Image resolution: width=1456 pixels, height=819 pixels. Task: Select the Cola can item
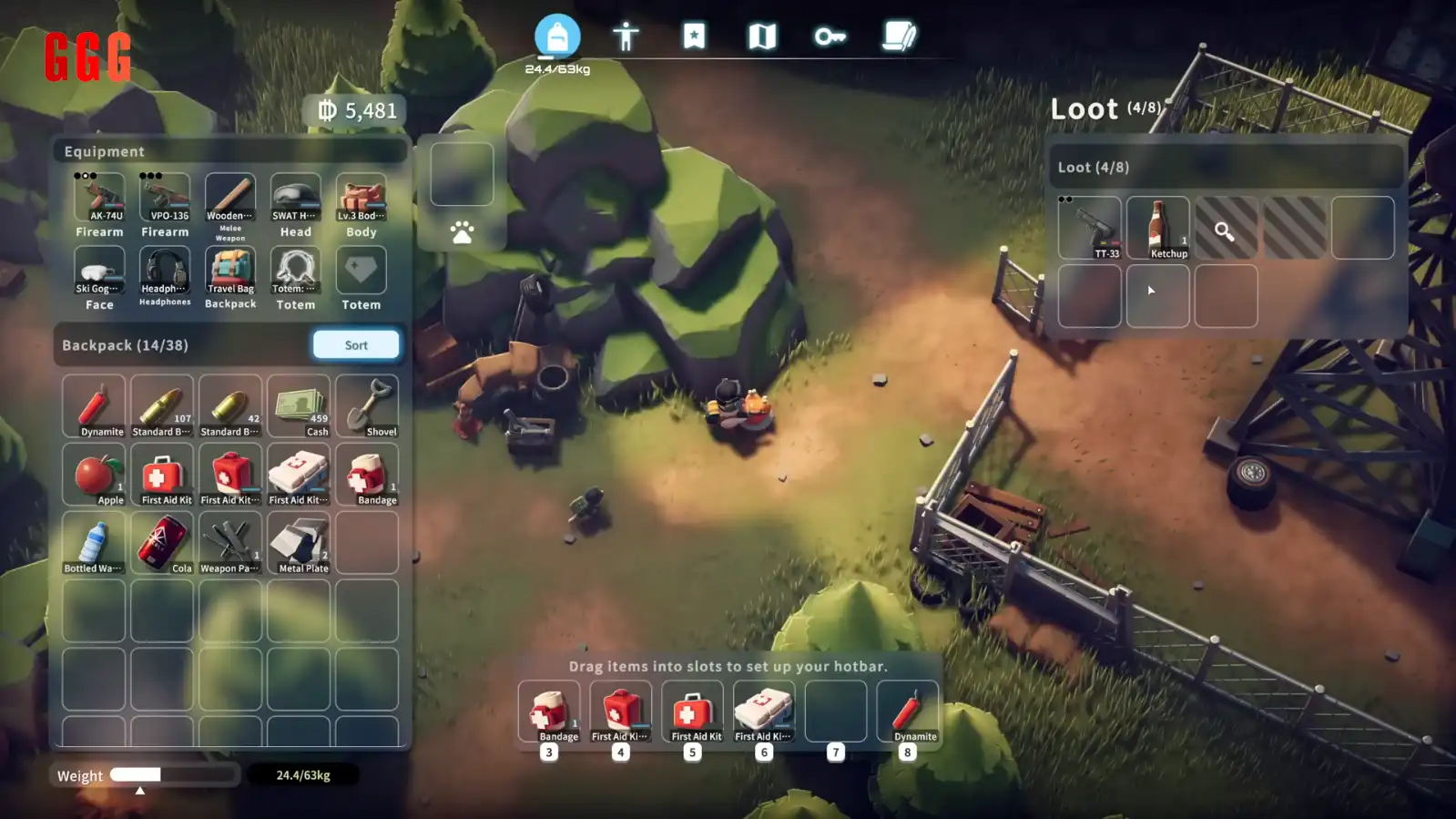(162, 543)
